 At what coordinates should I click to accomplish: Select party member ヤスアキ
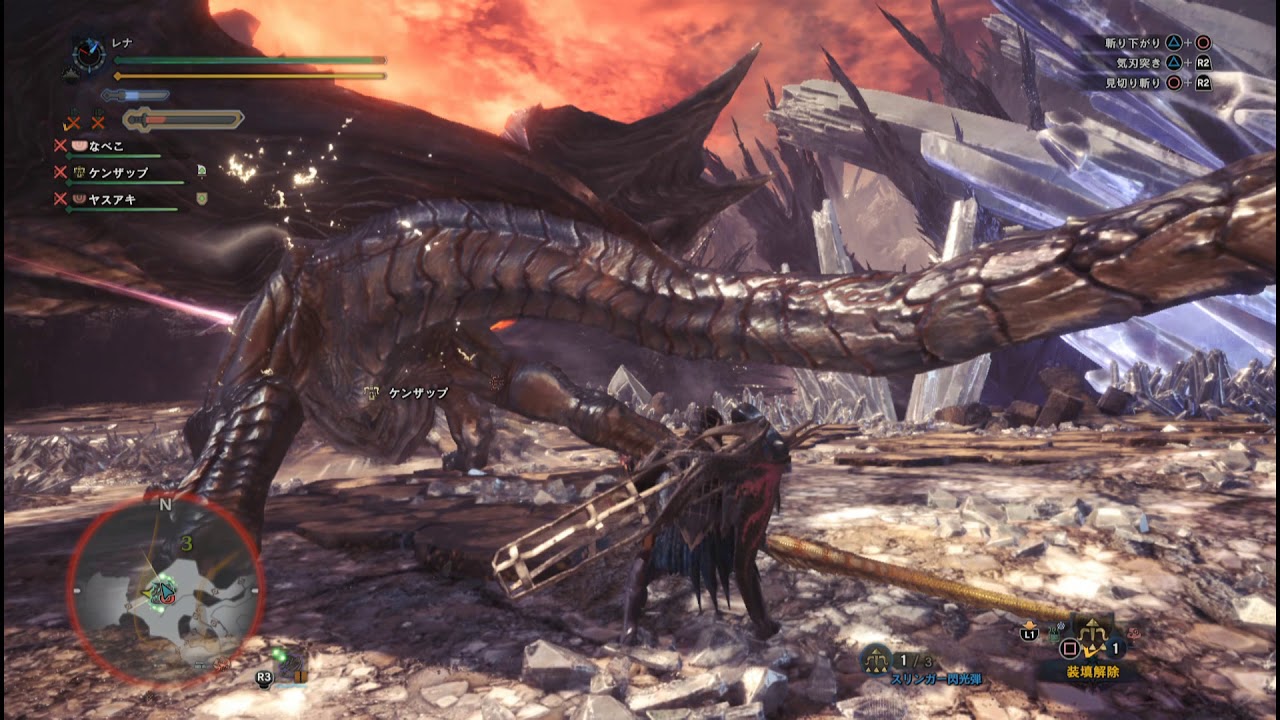coord(112,199)
